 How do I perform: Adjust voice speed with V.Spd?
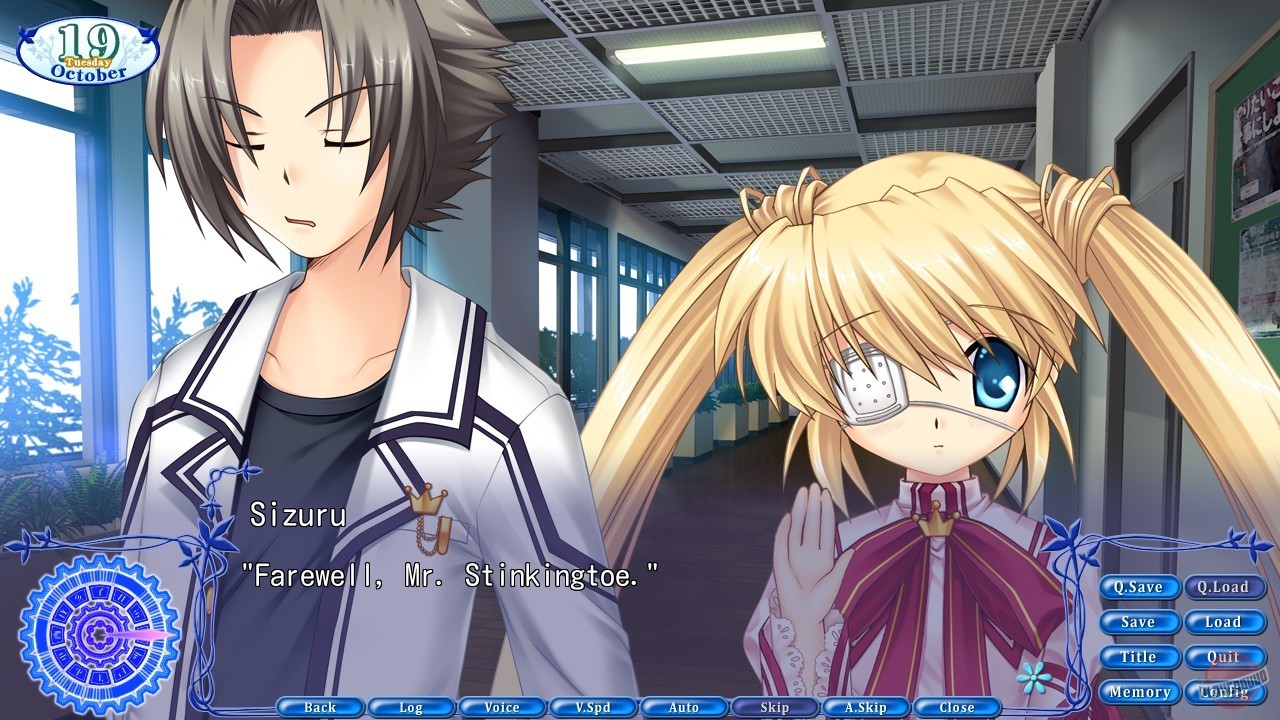point(594,707)
